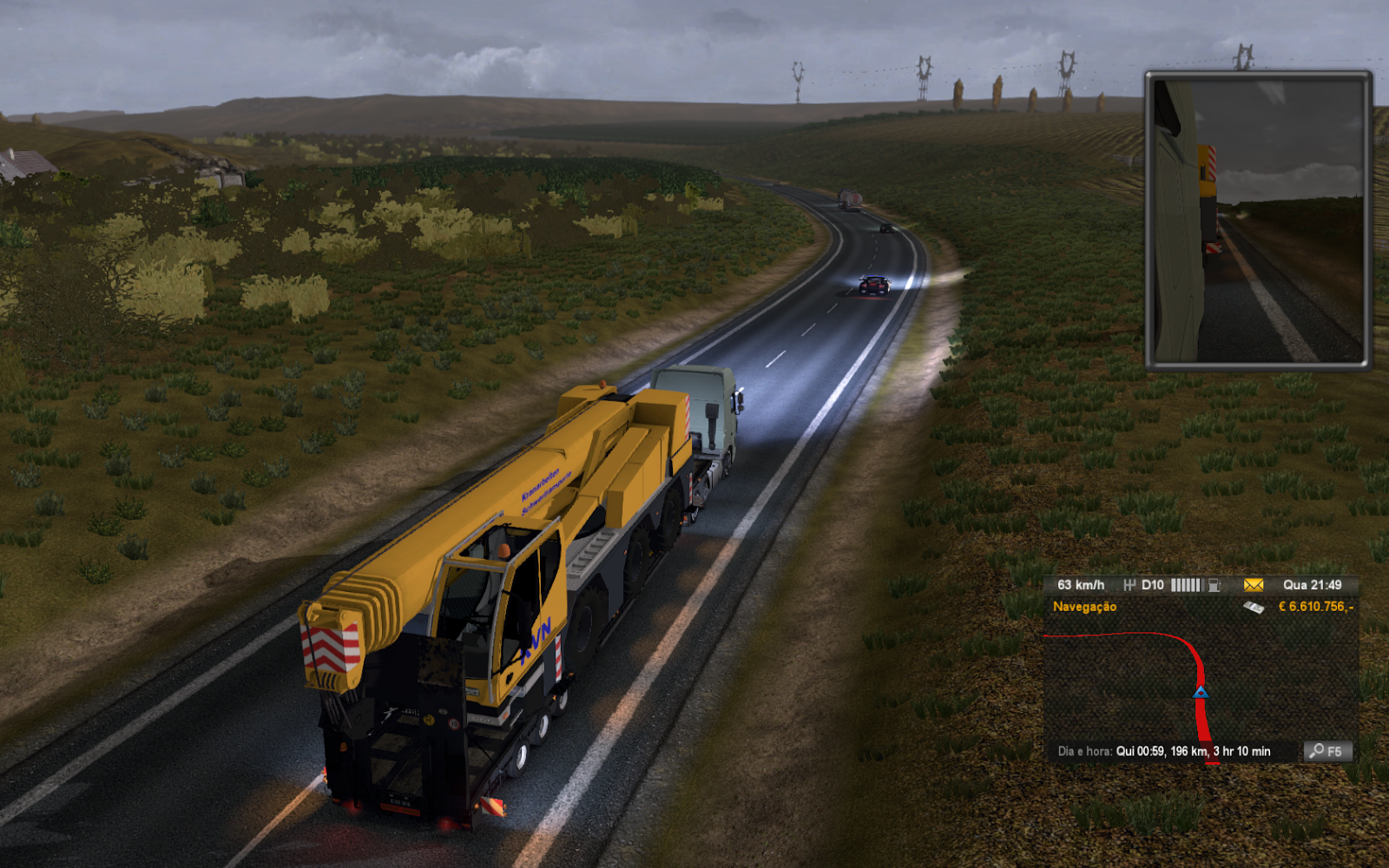Open the yellow envelope mail icon
The image size is (1389, 868).
click(x=1253, y=585)
